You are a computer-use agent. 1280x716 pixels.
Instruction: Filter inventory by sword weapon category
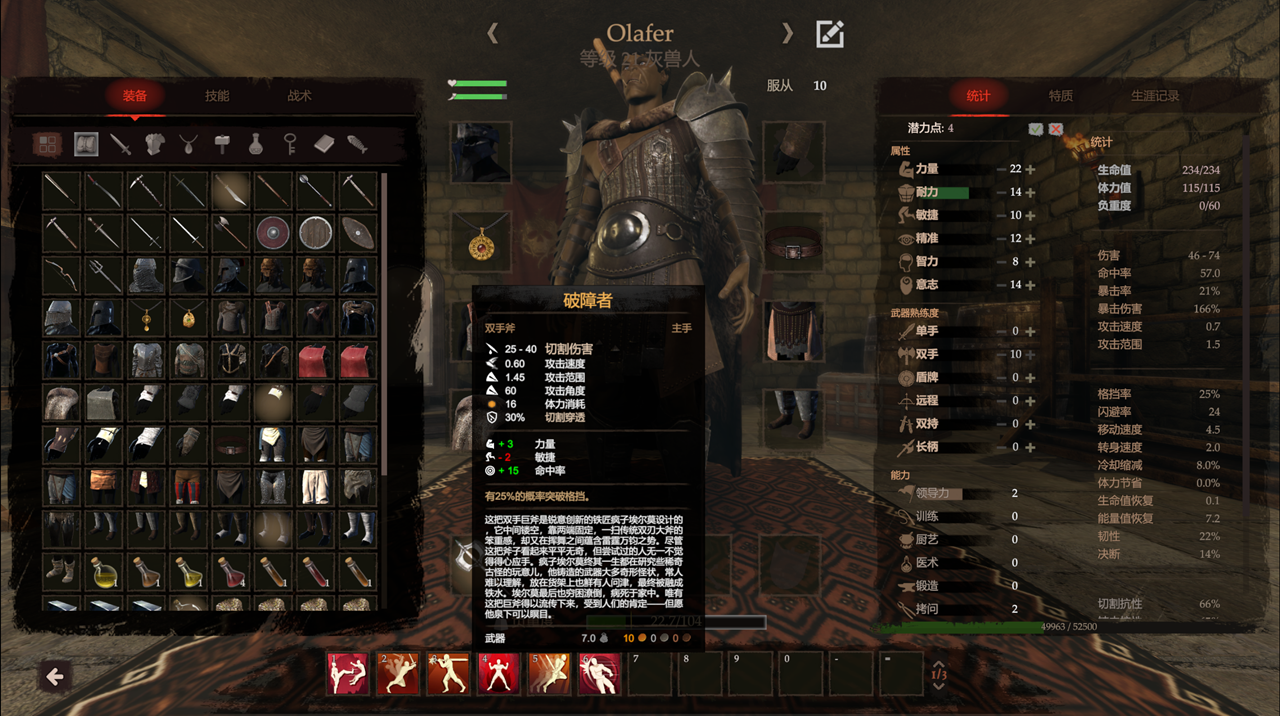(121, 144)
